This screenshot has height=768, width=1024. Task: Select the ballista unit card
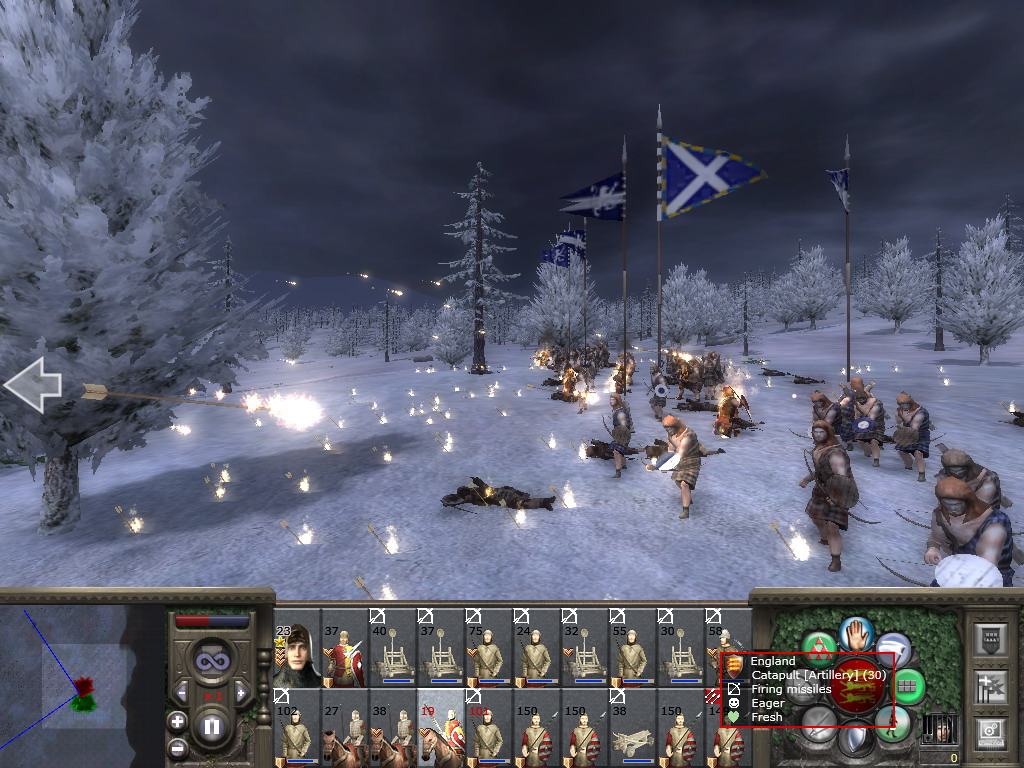(633, 728)
